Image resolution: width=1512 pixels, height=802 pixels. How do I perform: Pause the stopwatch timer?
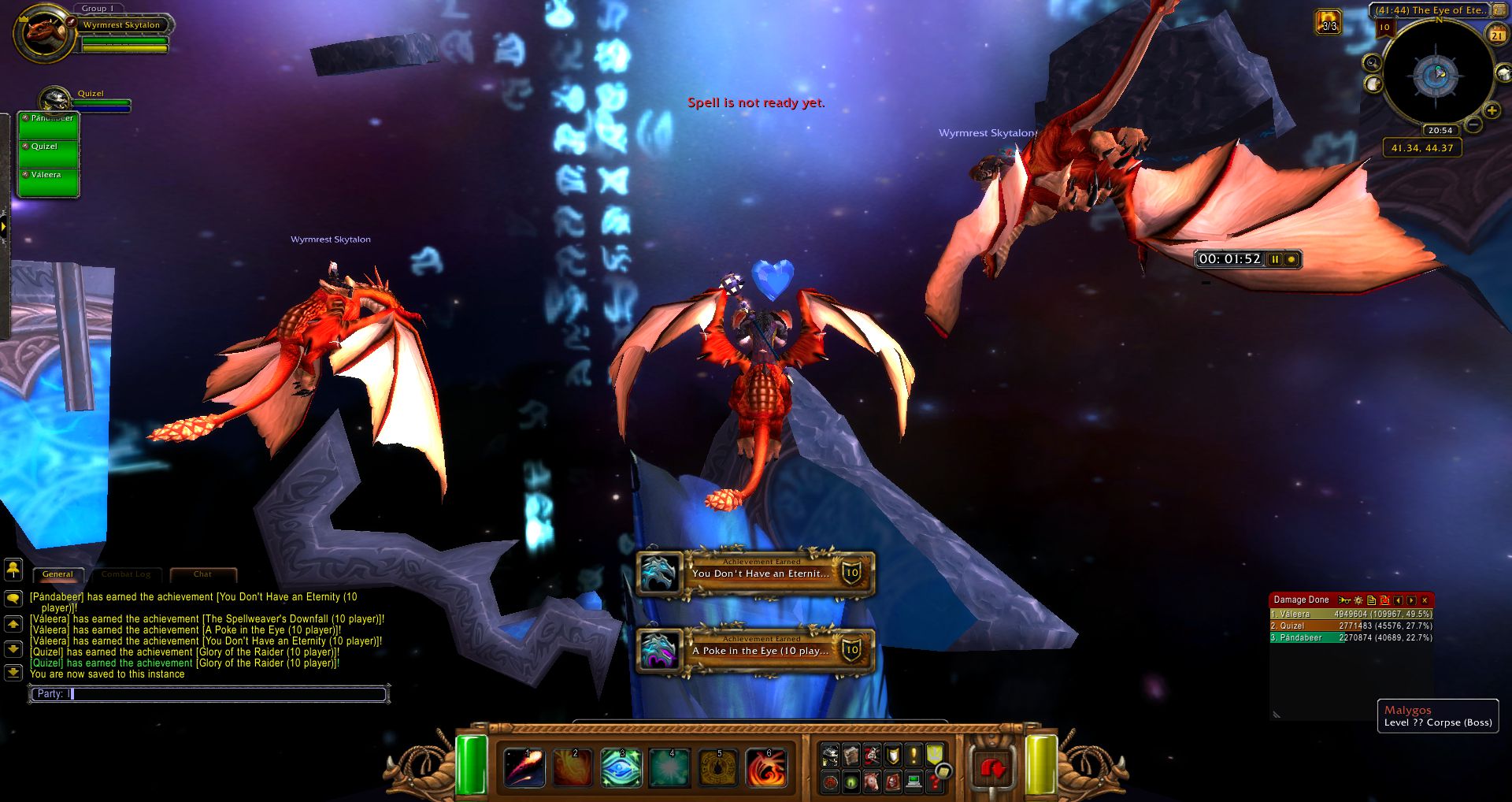pos(1275,259)
